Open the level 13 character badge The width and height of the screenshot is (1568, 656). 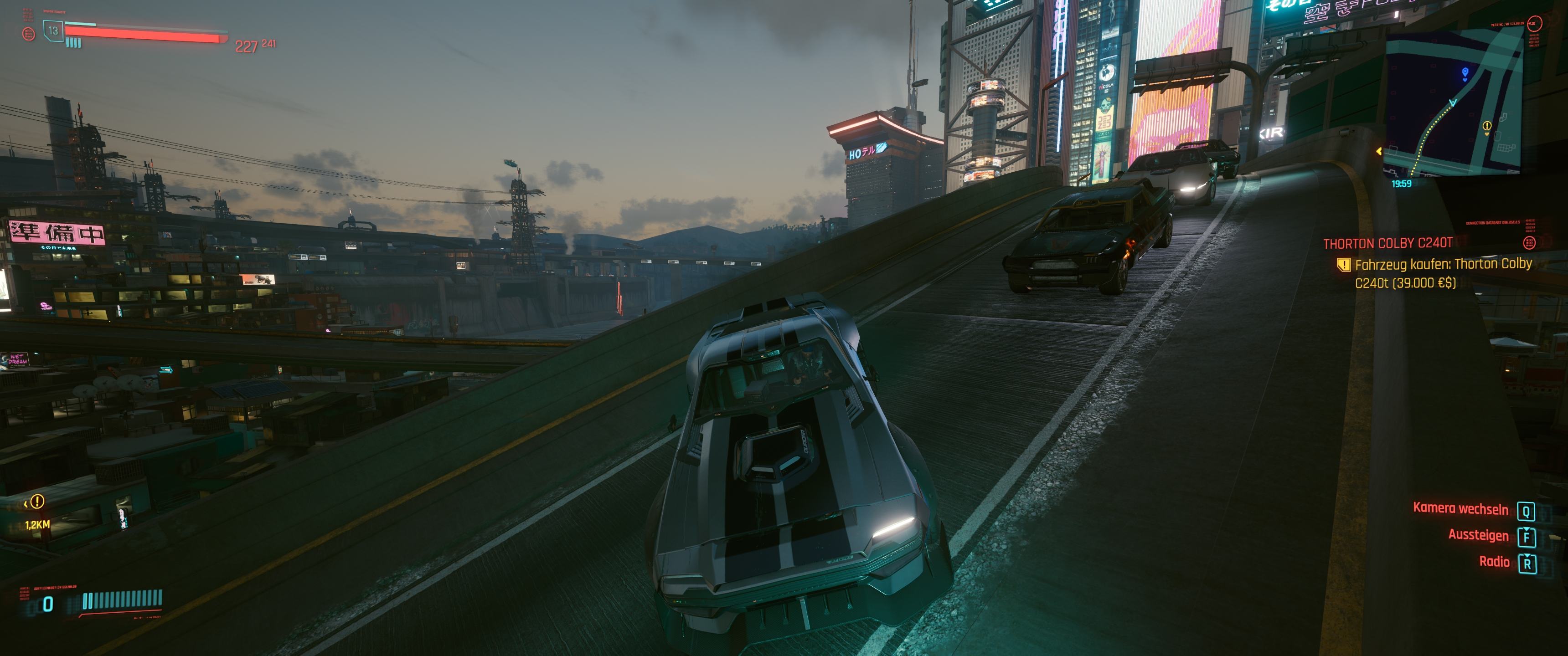[x=54, y=31]
